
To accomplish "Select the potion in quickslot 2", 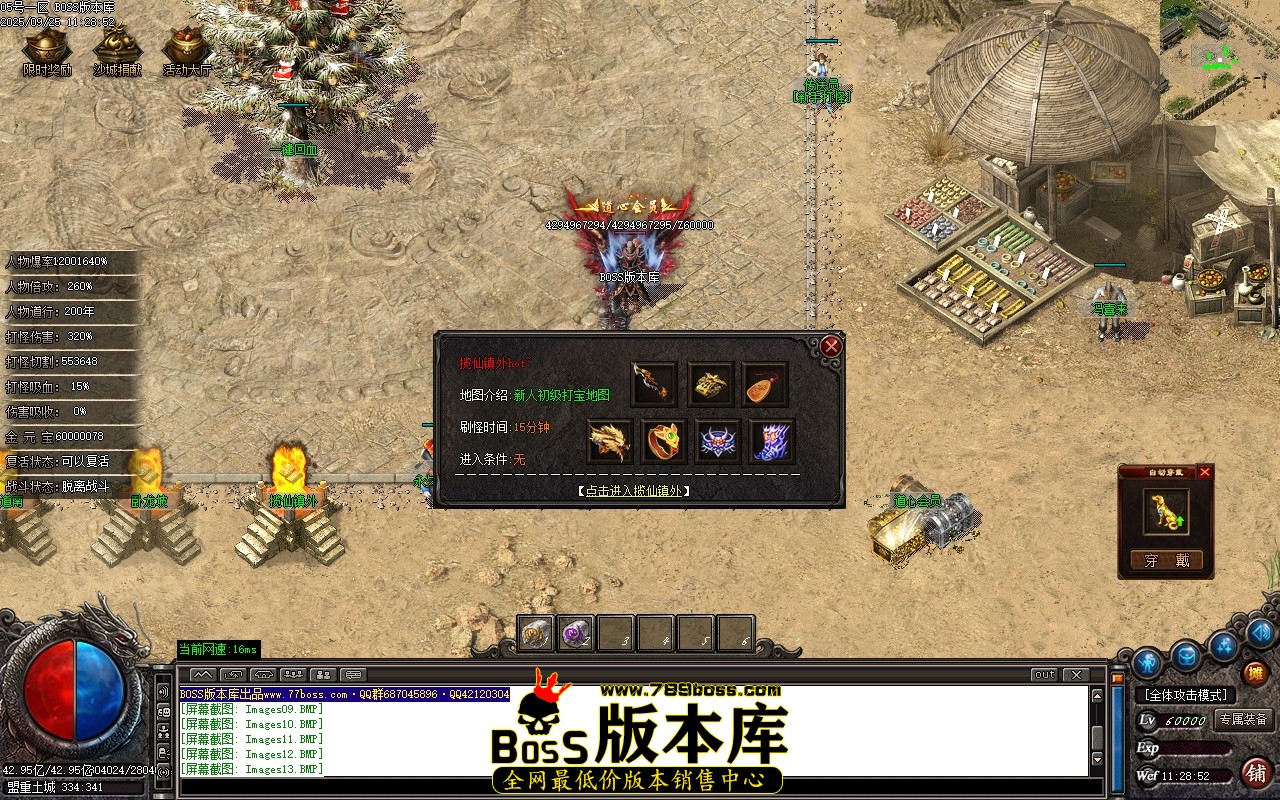I will coord(575,632).
